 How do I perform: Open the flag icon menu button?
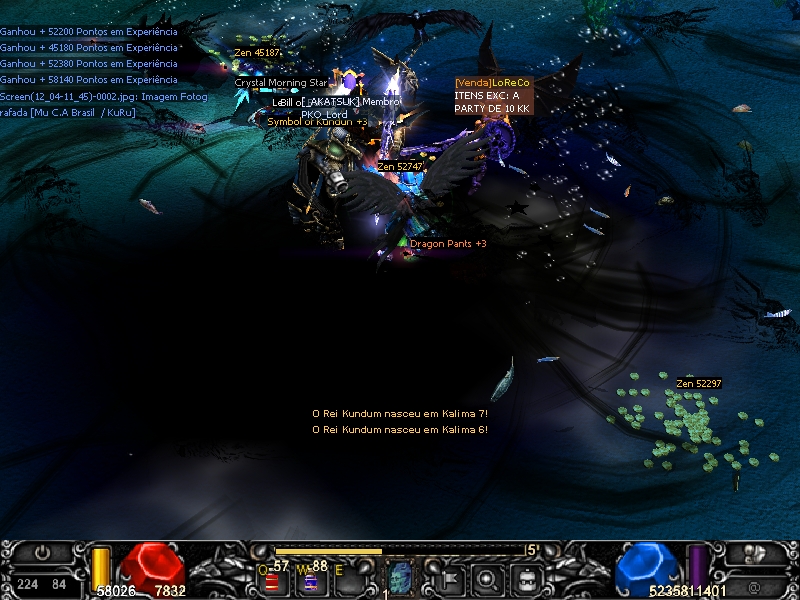tap(447, 577)
